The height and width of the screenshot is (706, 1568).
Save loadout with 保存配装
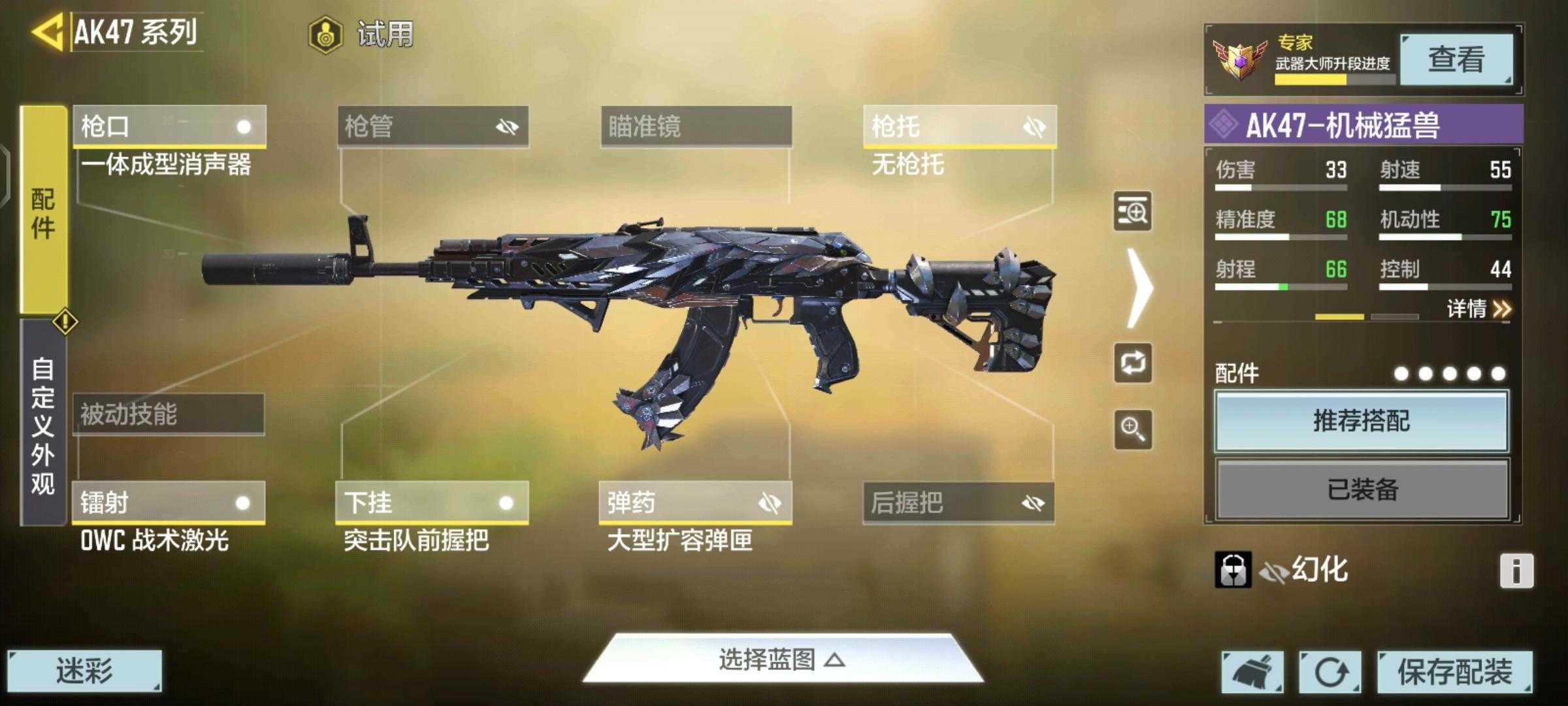[1454, 671]
